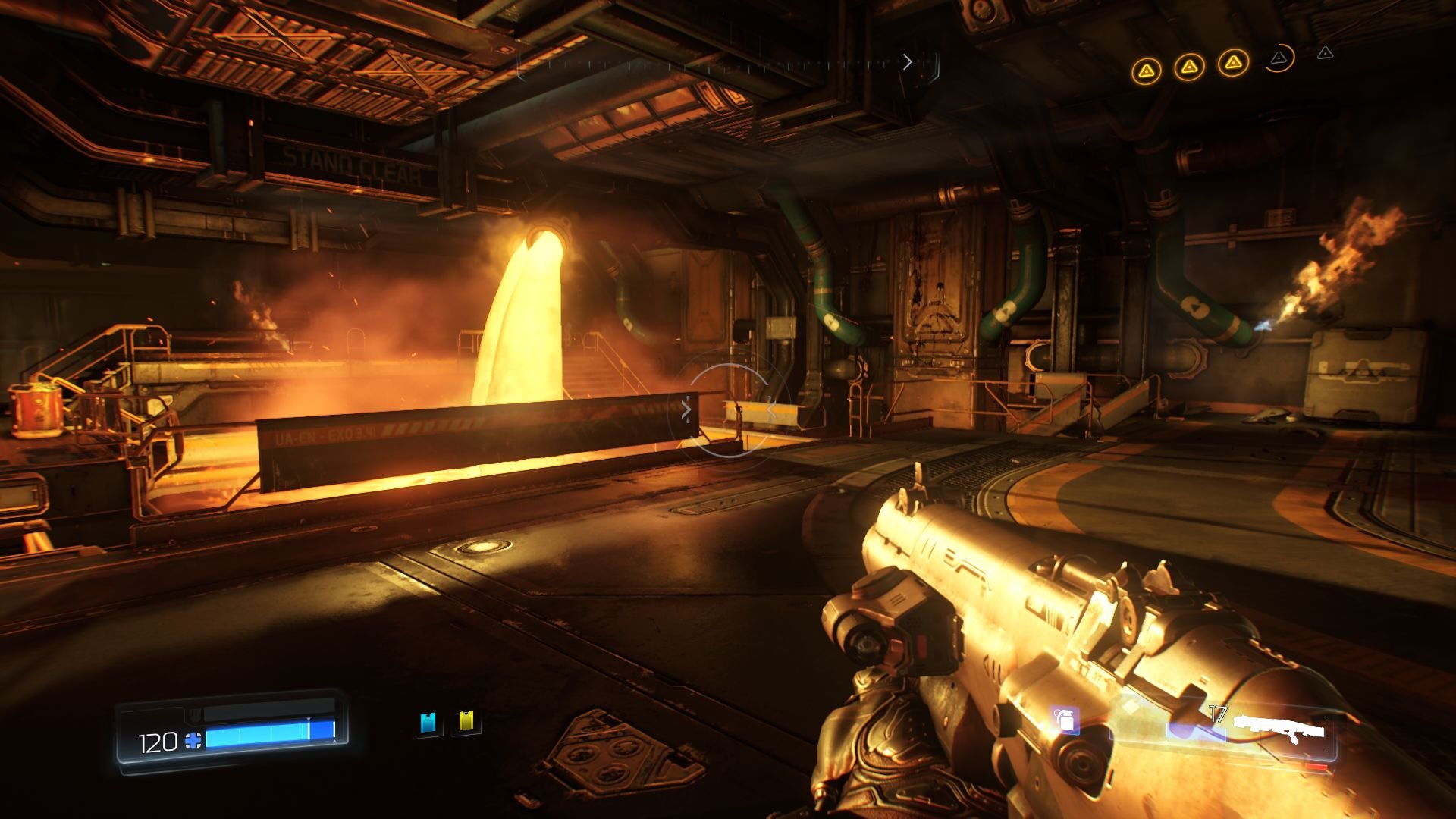Expand the compass with the right-pointing chevron
This screenshot has height=819, width=1456.
pos(908,62)
